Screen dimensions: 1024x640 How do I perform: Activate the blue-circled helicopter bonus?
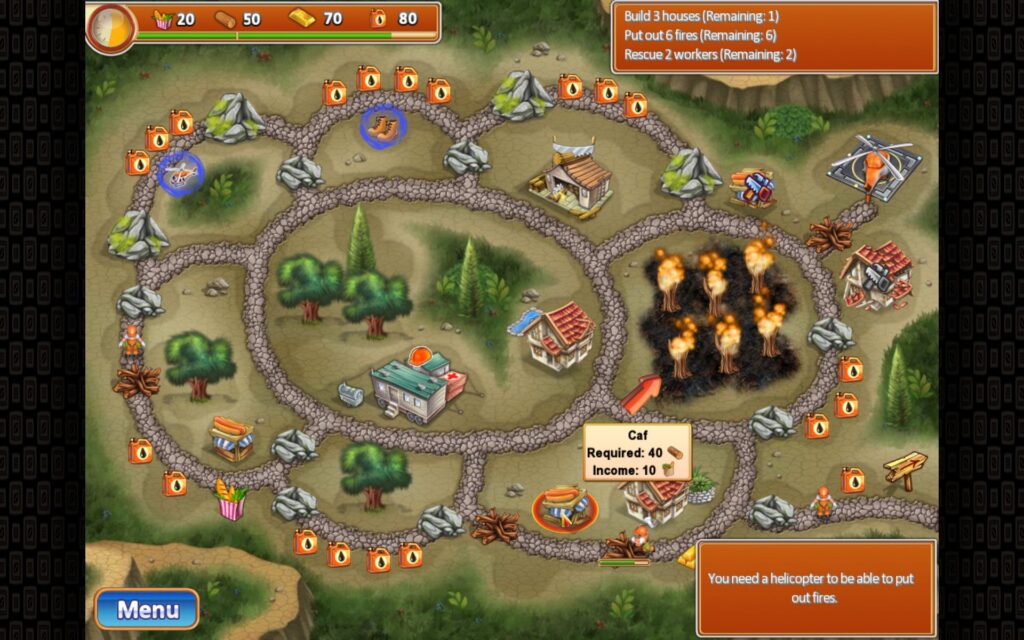coord(180,173)
